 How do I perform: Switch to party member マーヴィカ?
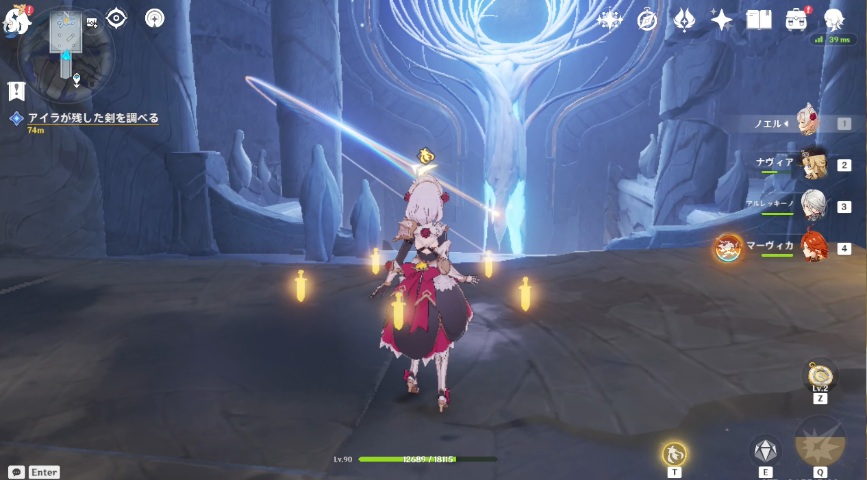click(x=812, y=248)
